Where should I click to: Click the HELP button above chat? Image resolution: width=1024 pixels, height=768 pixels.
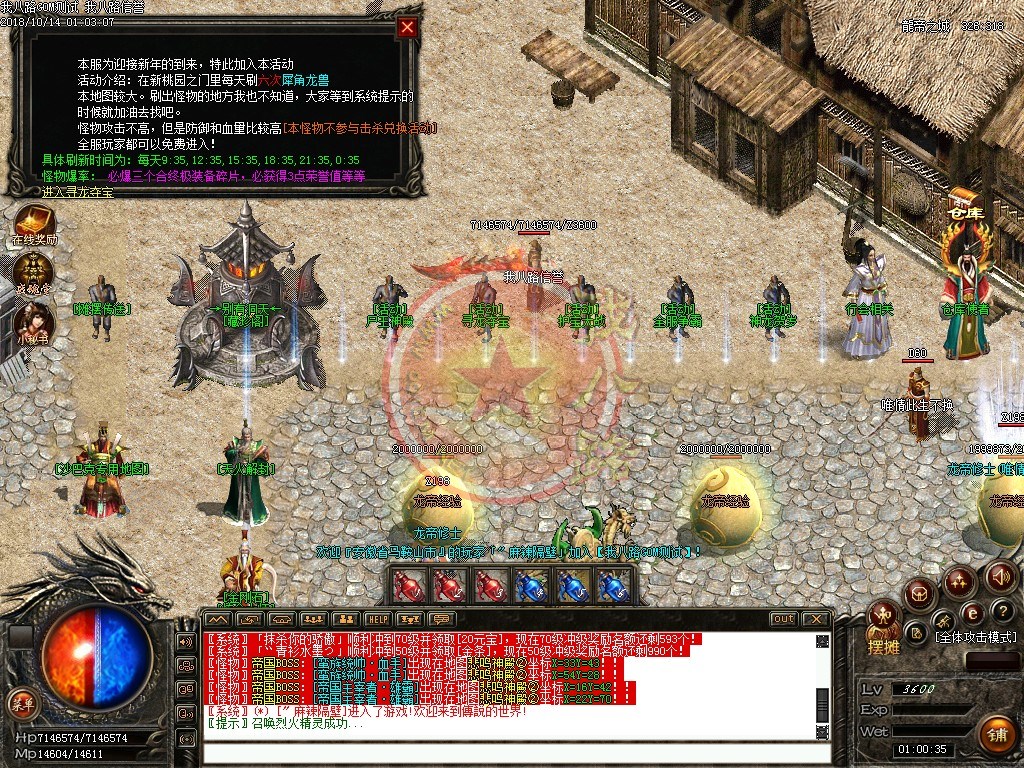[377, 619]
